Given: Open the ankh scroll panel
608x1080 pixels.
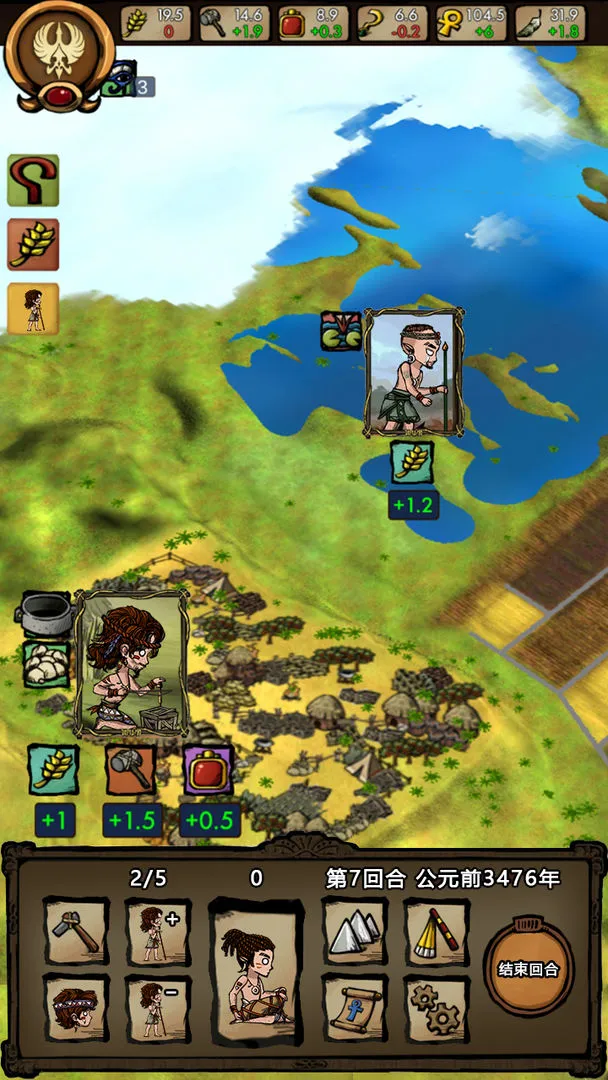Looking at the screenshot, I should pos(355,1008).
